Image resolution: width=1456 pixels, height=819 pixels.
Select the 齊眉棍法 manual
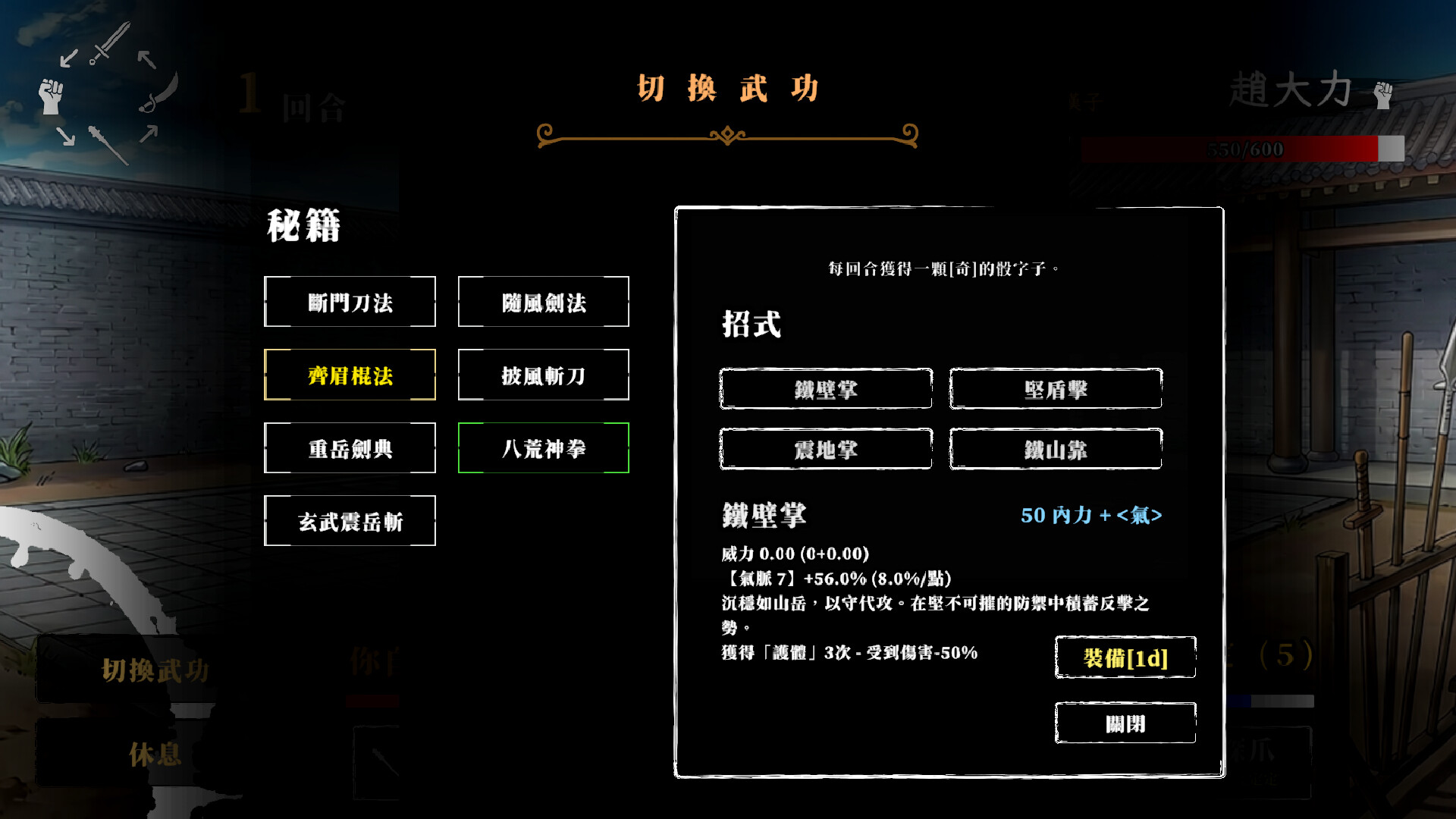[x=350, y=375]
